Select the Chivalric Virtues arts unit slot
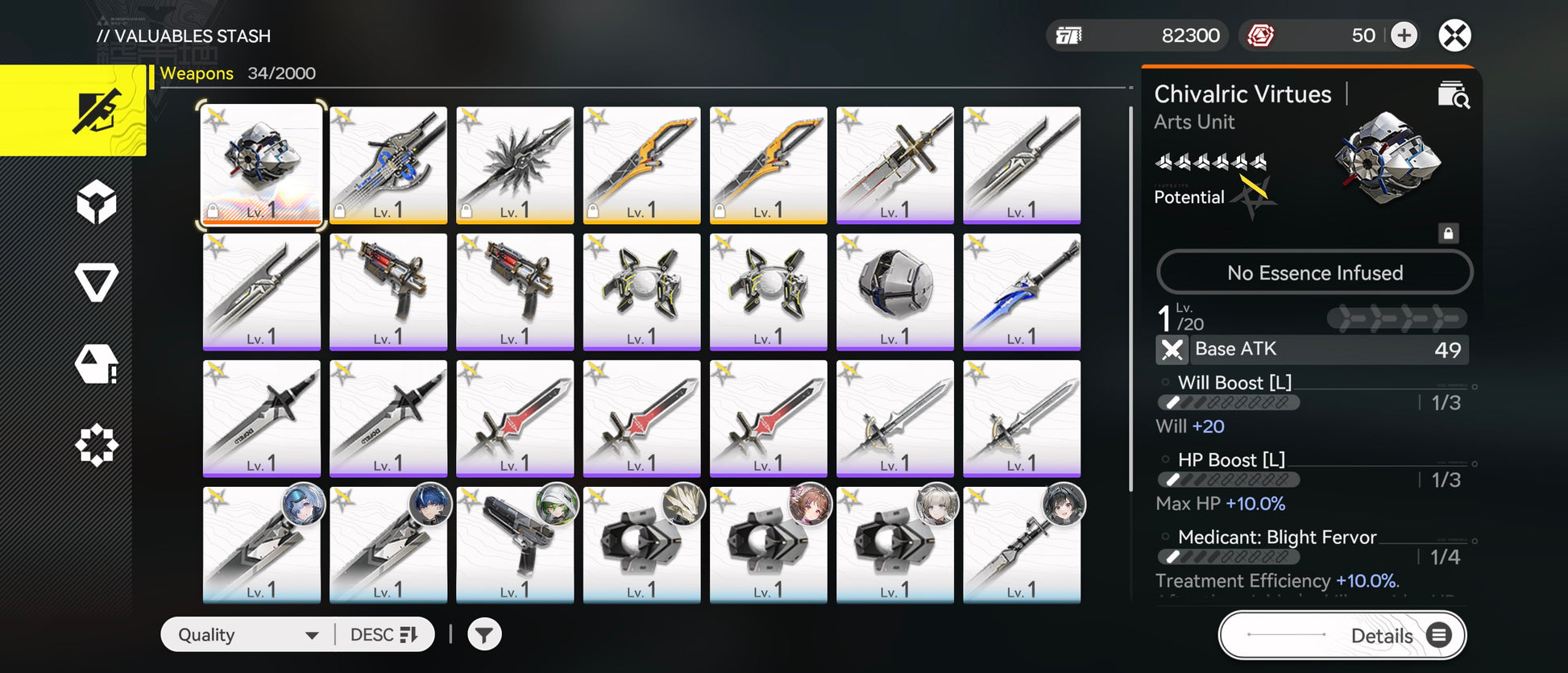Screen dimensions: 1568x673 point(262,165)
